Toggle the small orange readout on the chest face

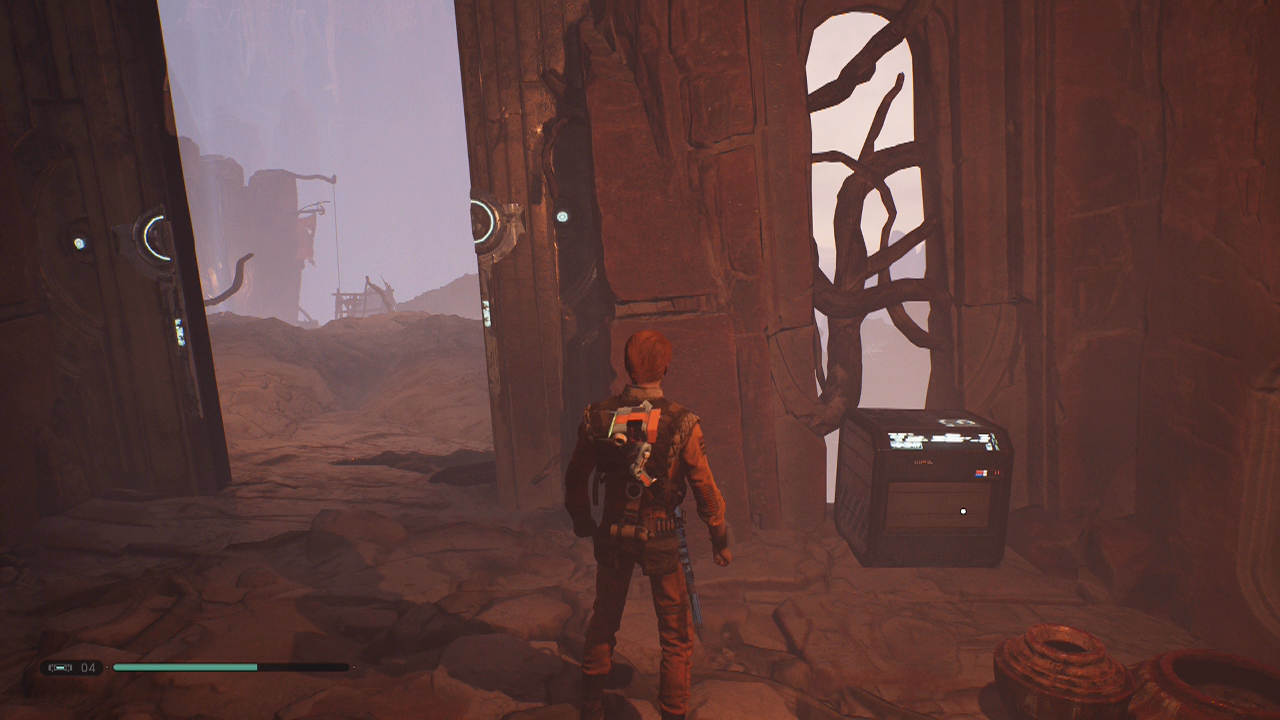coord(924,461)
